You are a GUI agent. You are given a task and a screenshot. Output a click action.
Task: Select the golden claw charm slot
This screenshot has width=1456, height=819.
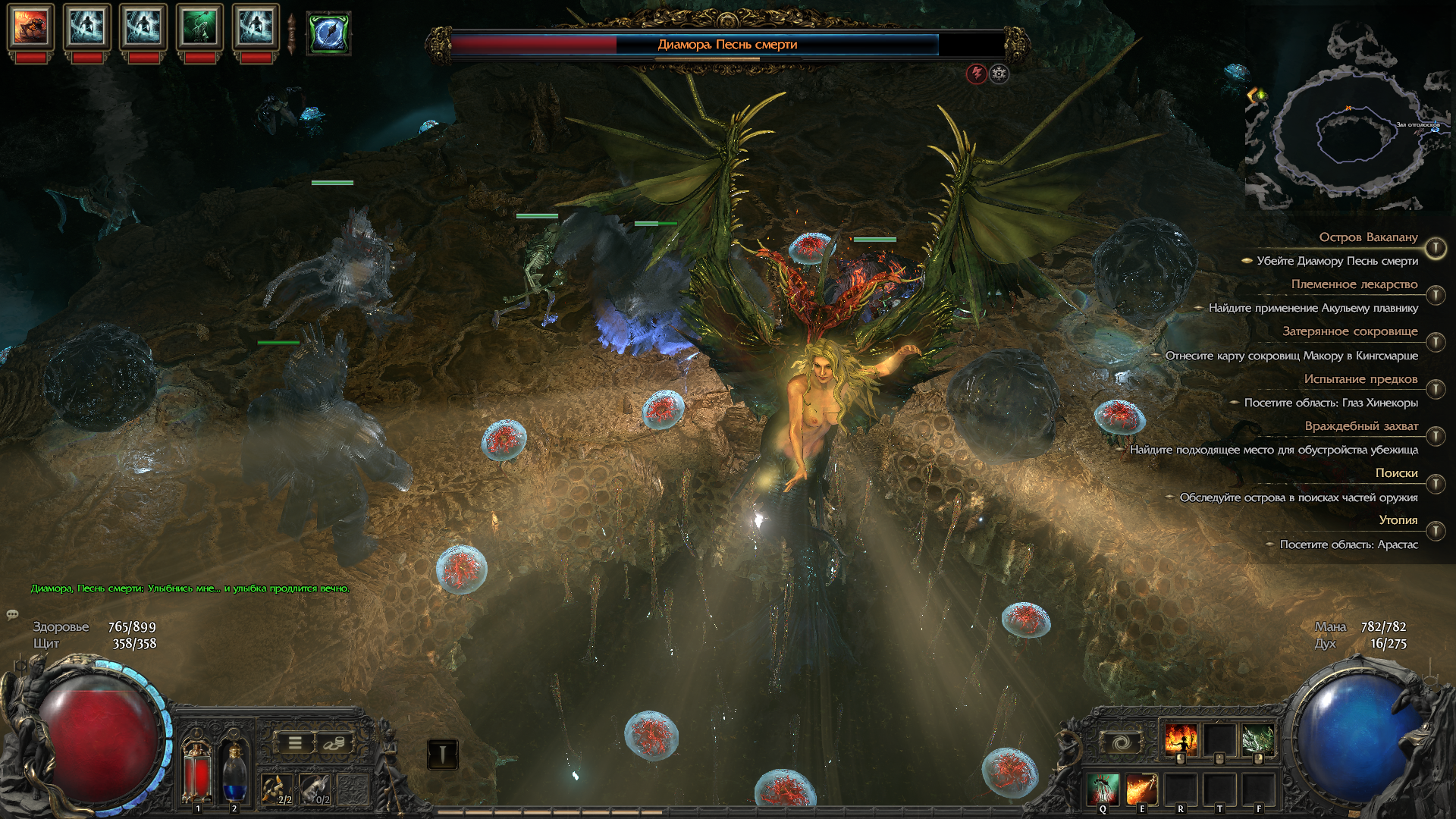point(278,789)
